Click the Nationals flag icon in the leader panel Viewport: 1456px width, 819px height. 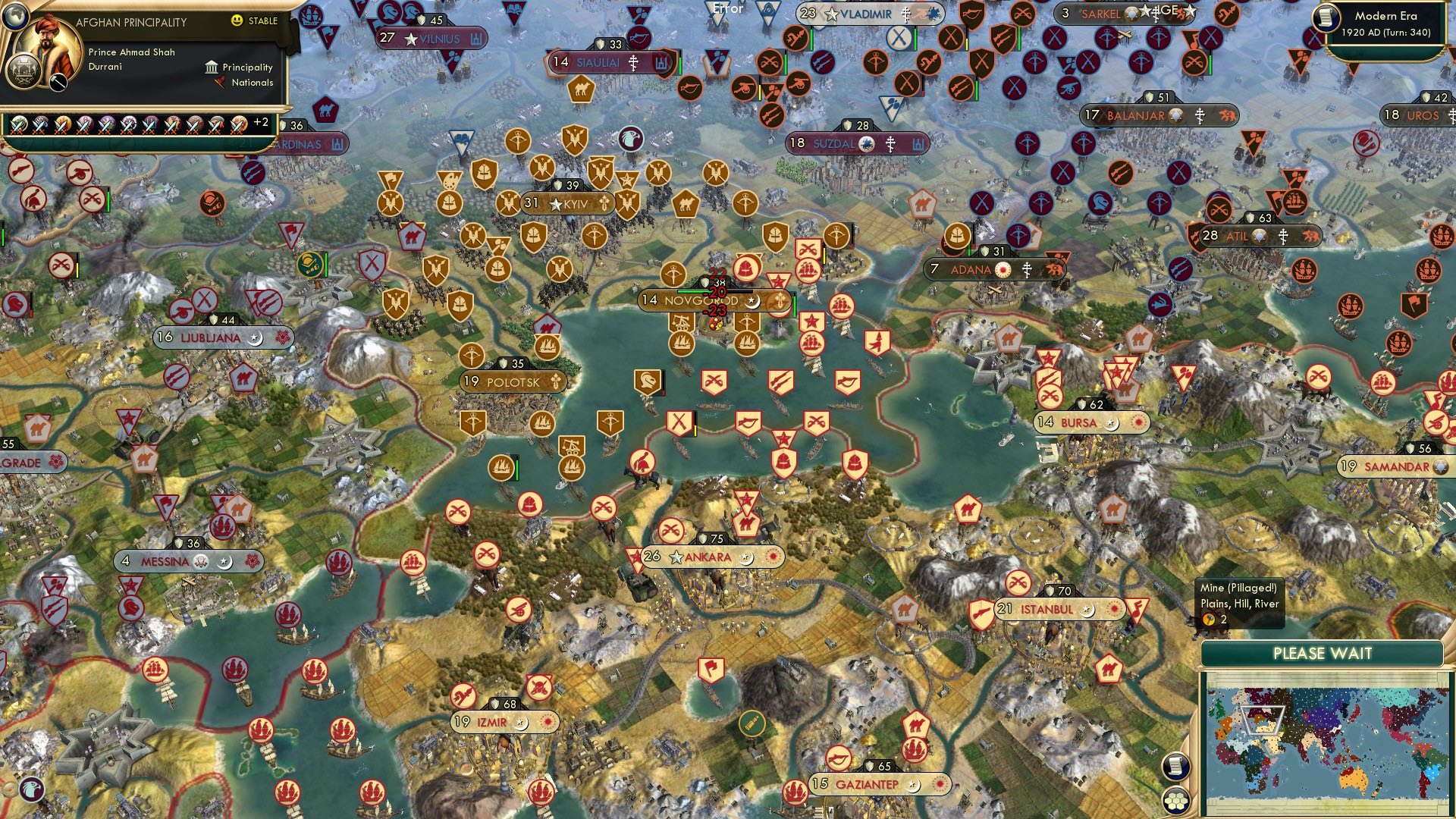(220, 83)
